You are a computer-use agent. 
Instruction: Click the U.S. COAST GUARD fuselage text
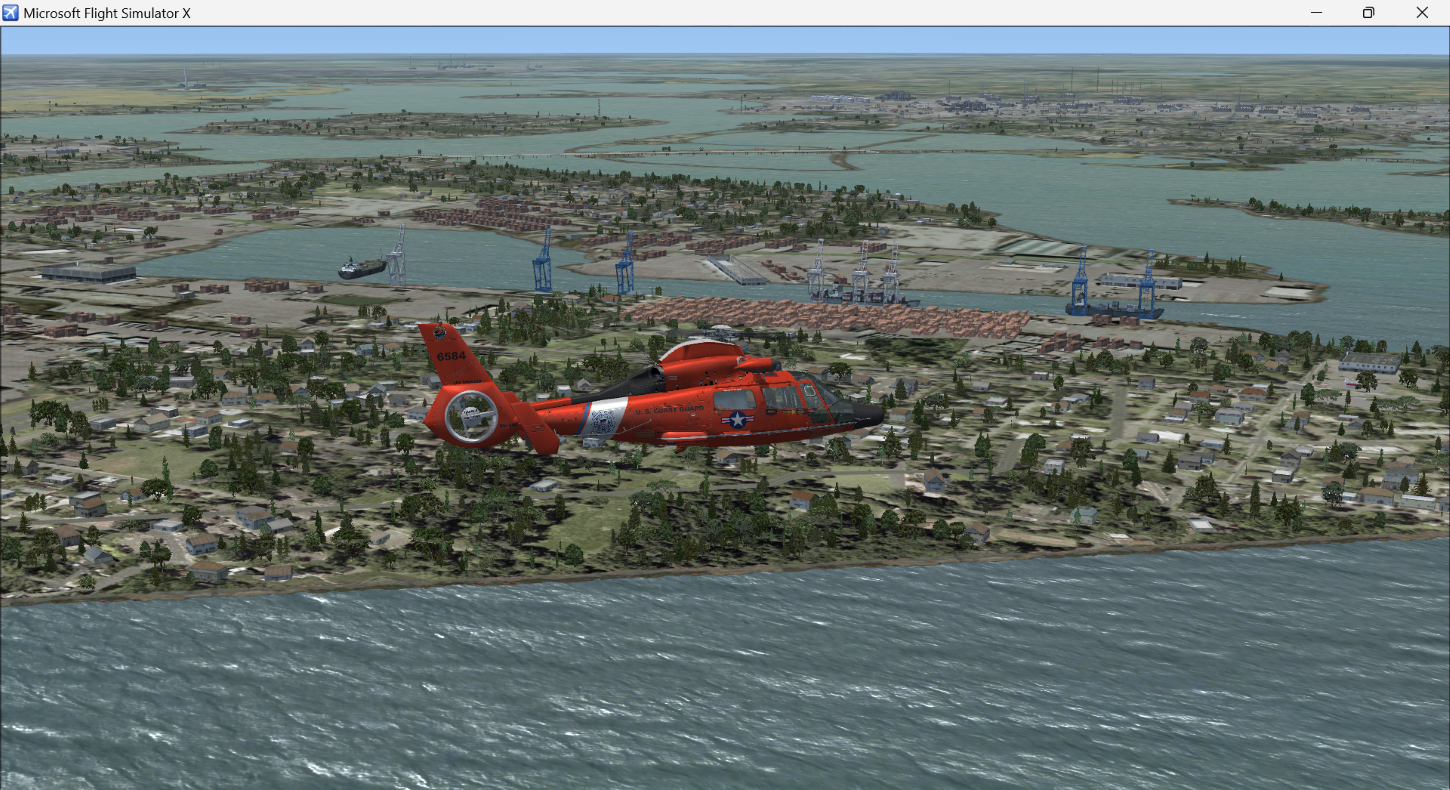[668, 409]
